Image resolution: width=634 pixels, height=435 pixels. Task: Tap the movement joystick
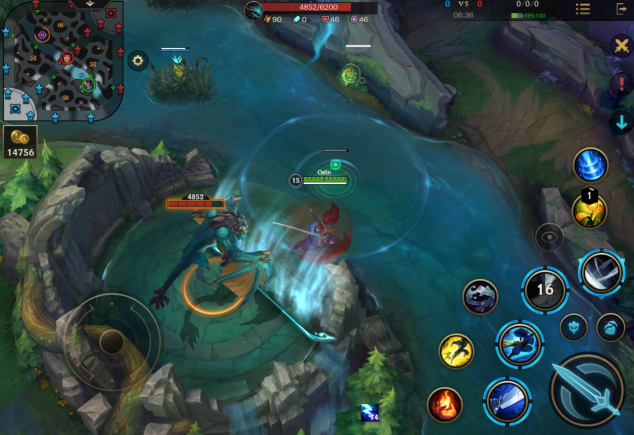(x=112, y=342)
